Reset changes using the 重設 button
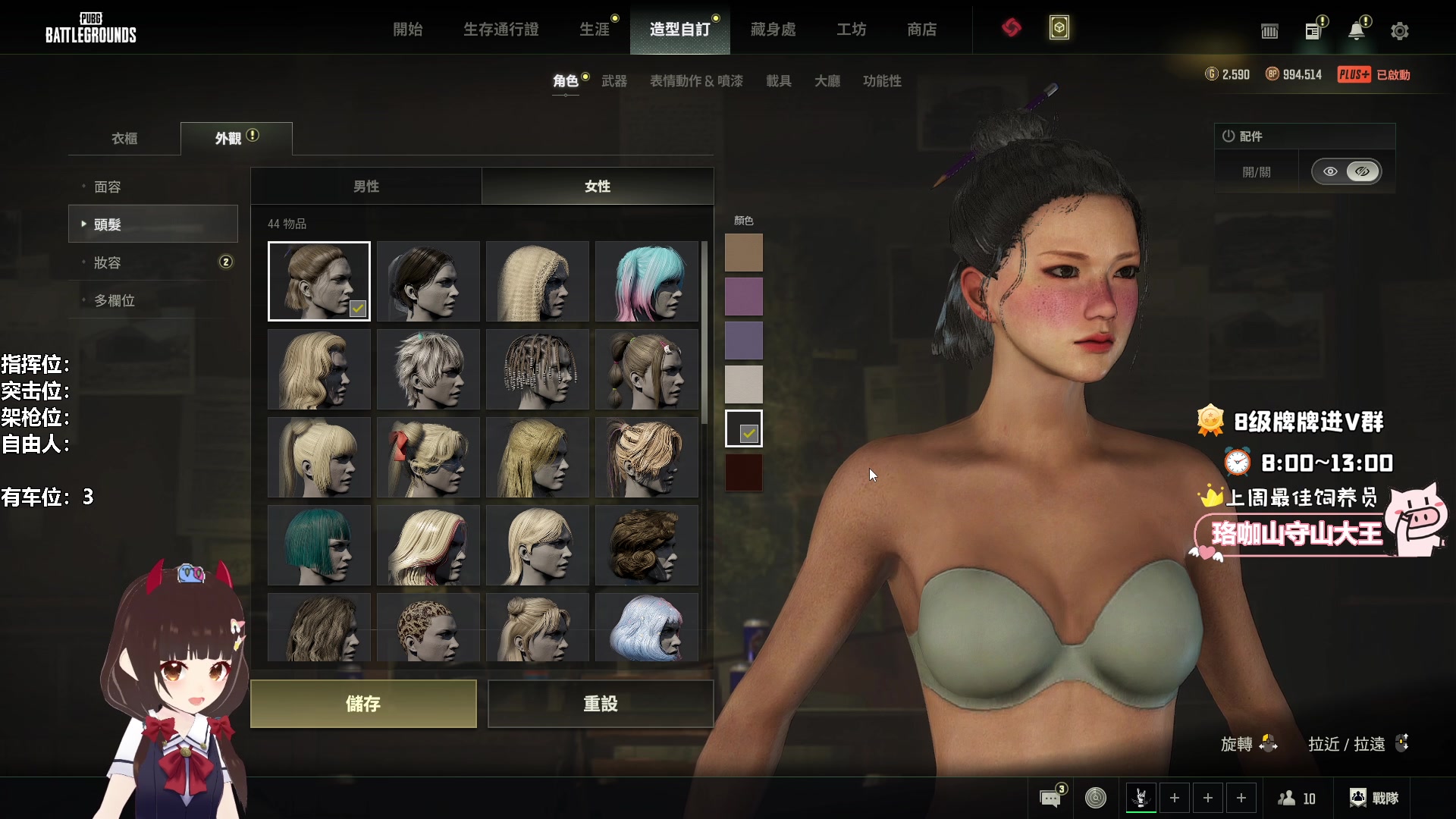 (600, 704)
